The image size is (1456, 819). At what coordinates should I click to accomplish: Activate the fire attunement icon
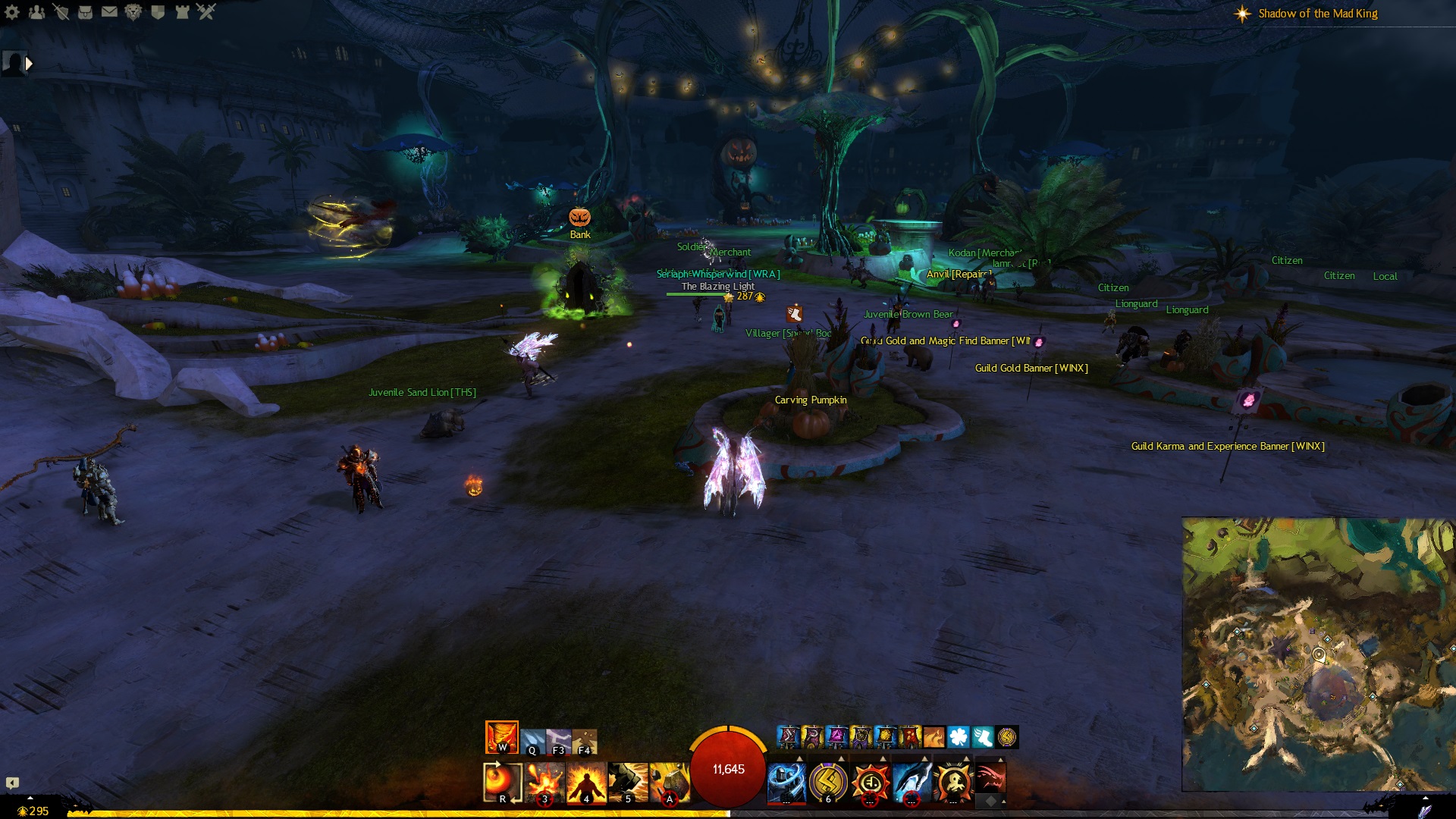tap(501, 737)
